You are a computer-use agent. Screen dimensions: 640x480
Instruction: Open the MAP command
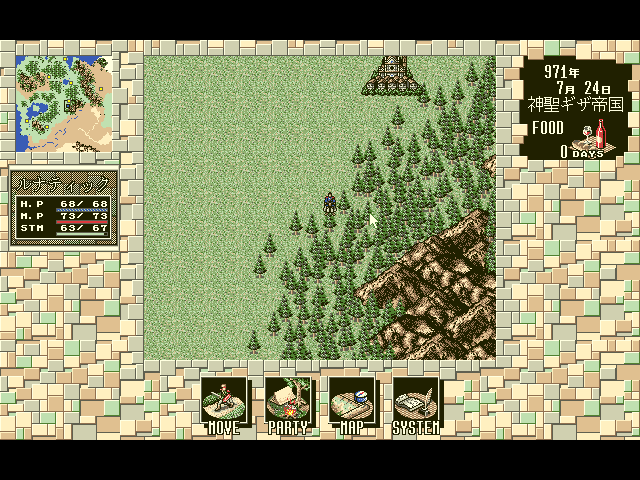point(351,404)
